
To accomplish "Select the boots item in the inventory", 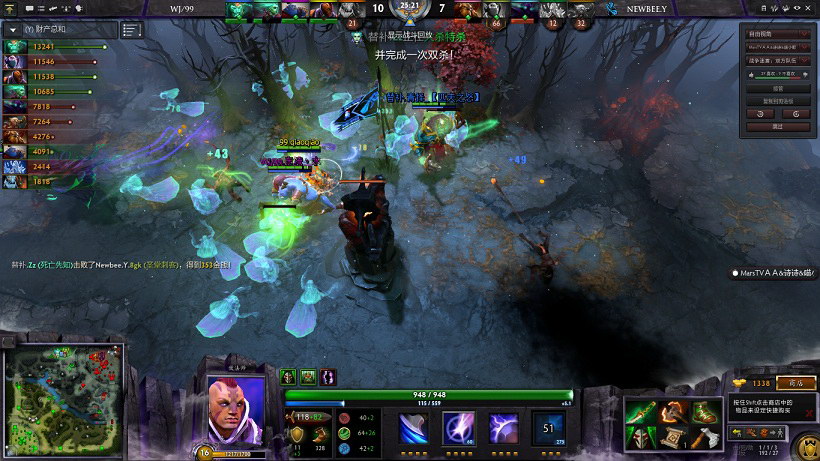I will [706, 410].
